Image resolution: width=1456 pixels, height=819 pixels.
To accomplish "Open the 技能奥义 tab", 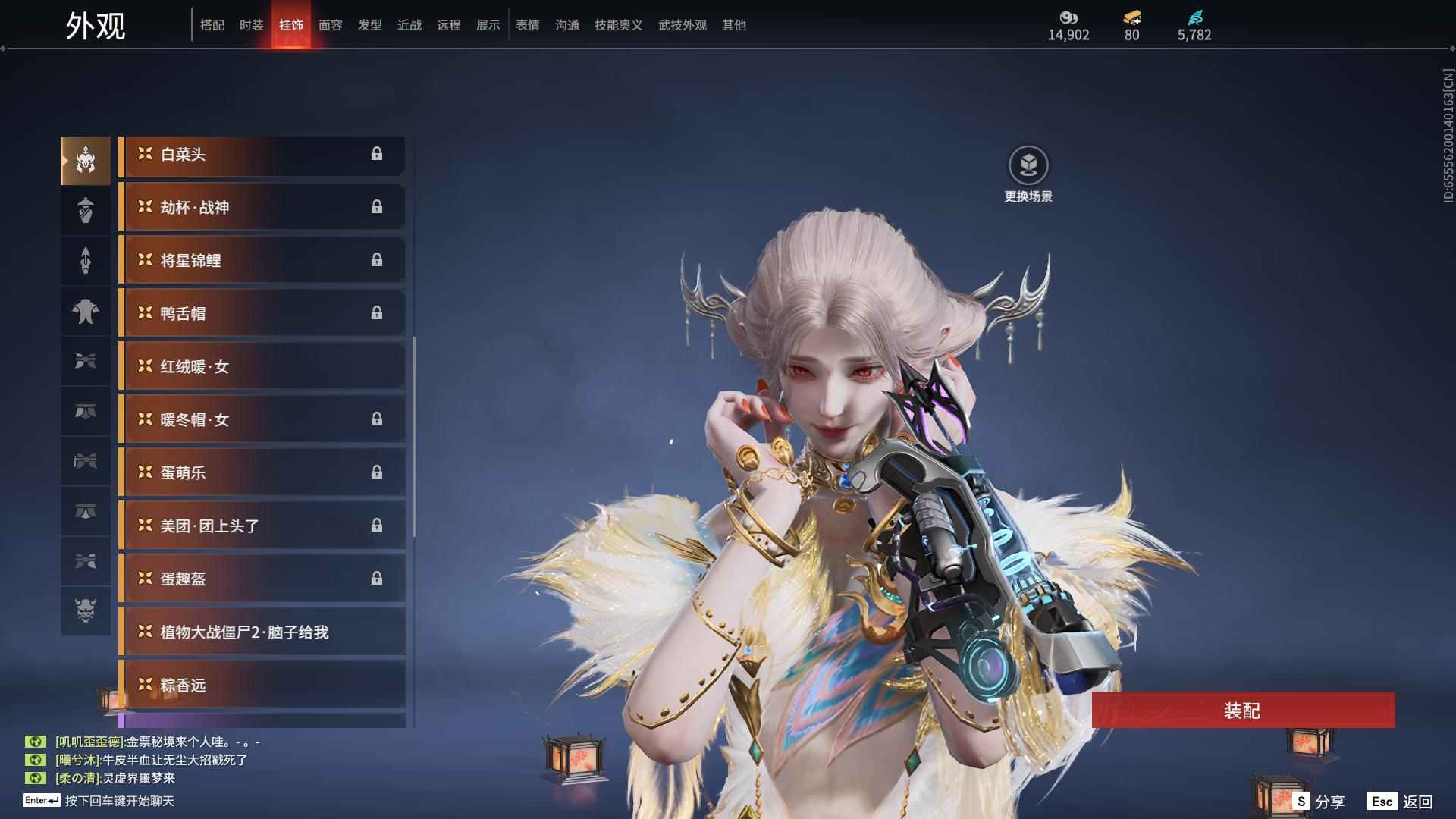I will 619,25.
